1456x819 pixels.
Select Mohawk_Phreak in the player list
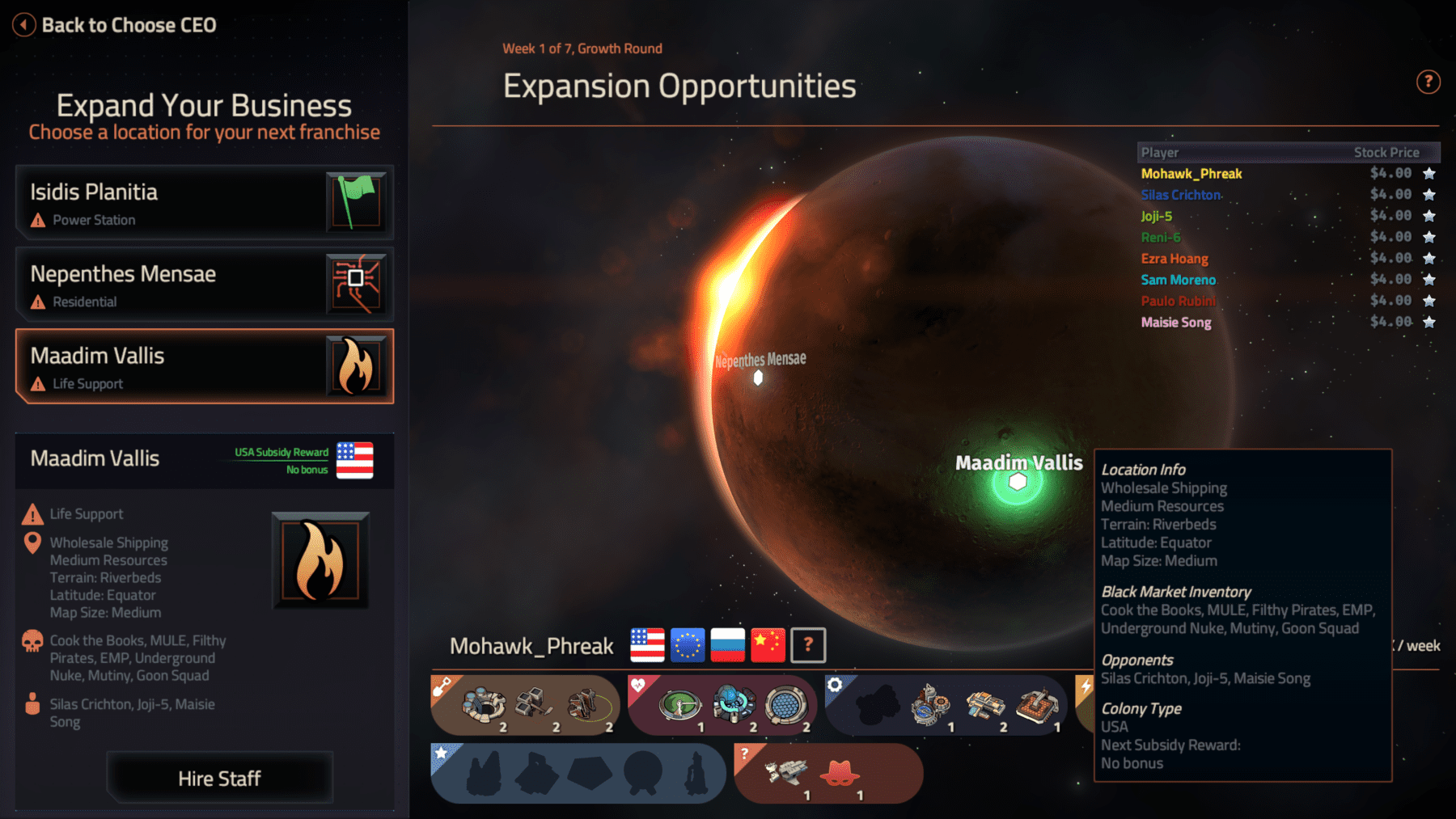pyautogui.click(x=1191, y=174)
